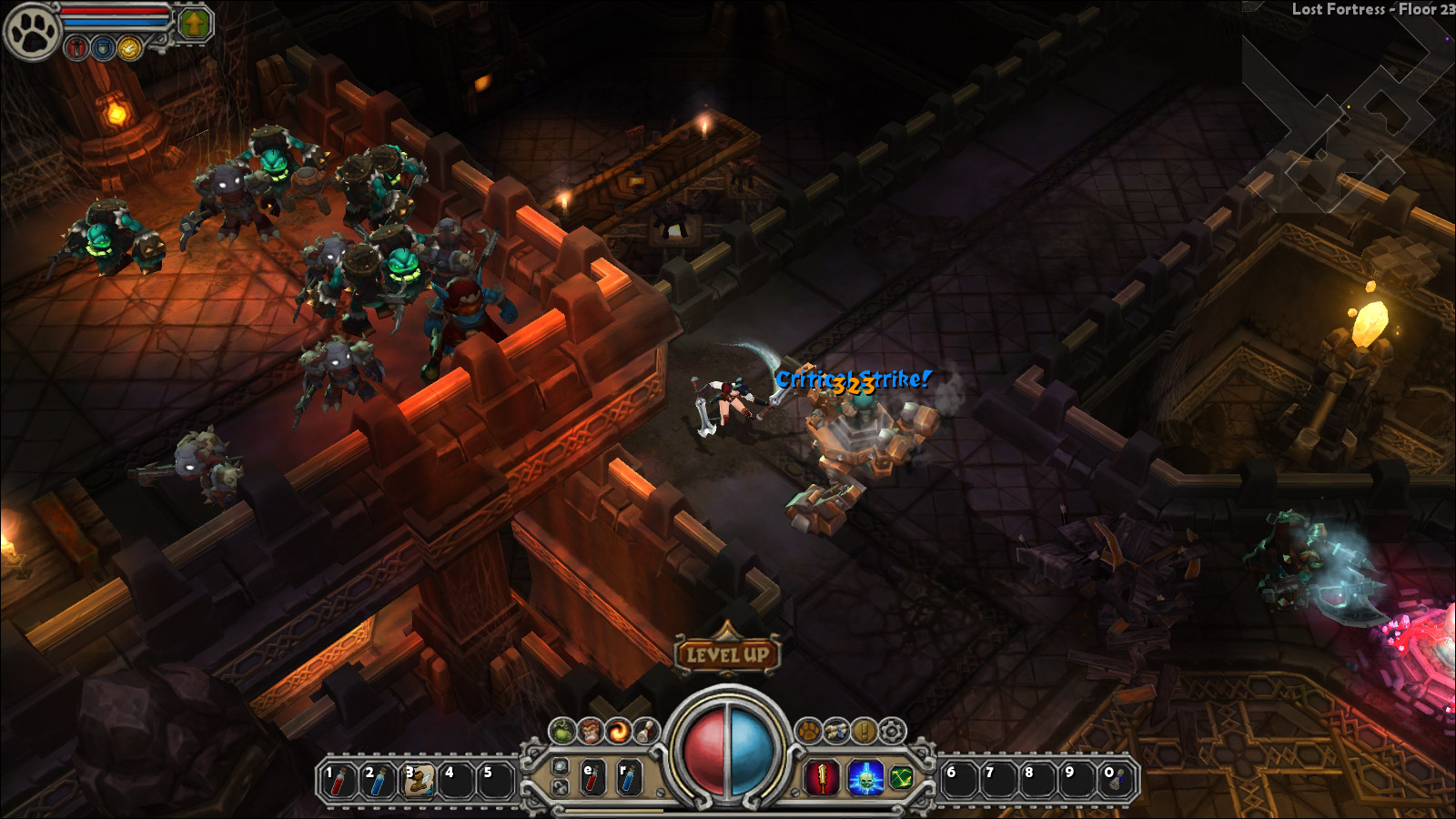Use the red health potion in slot 1
This screenshot has height=819, width=1456.
(x=339, y=781)
